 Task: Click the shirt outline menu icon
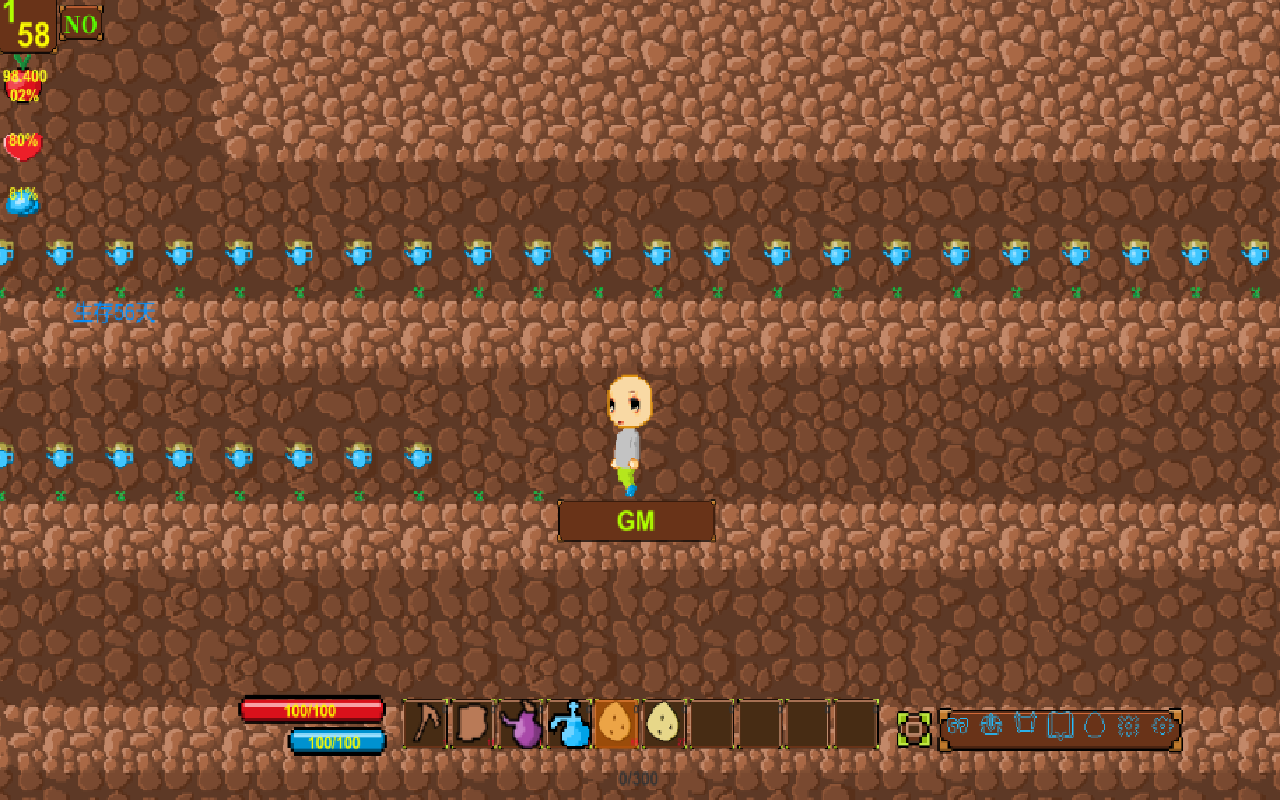coord(1025,725)
